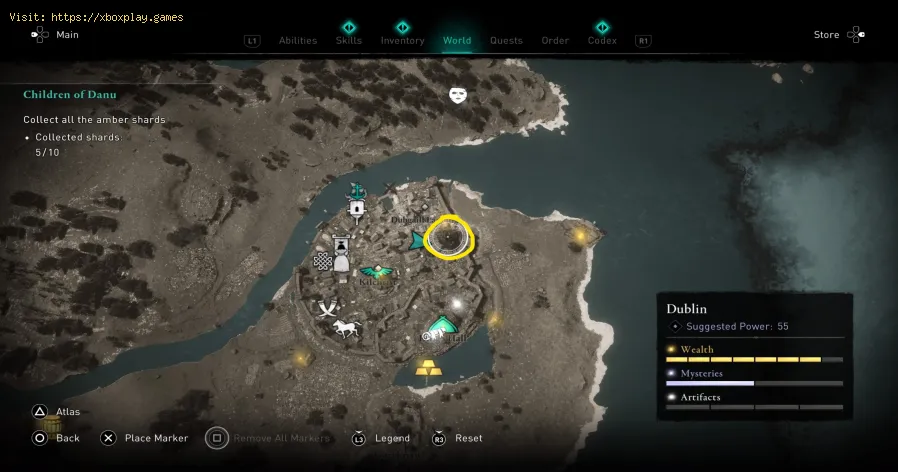Open the Store
This screenshot has width=898, height=472.
[x=826, y=35]
